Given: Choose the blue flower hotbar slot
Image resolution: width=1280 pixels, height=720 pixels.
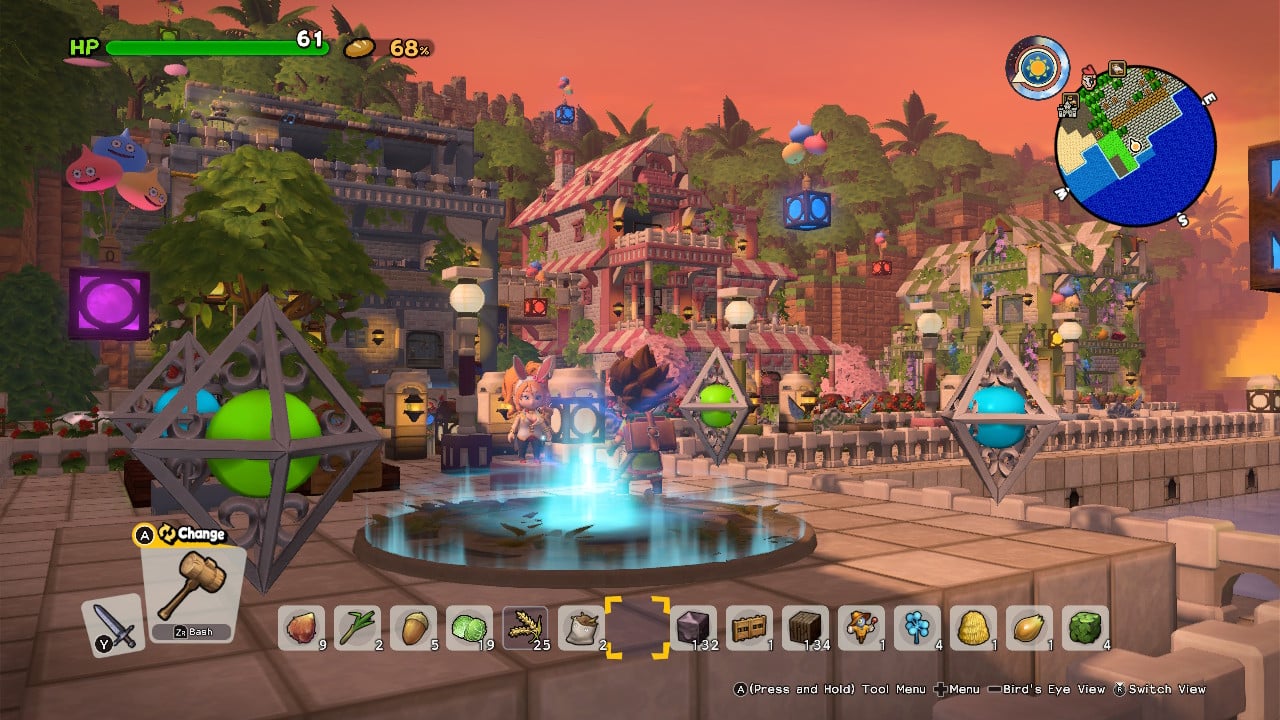Looking at the screenshot, I should (x=917, y=628).
